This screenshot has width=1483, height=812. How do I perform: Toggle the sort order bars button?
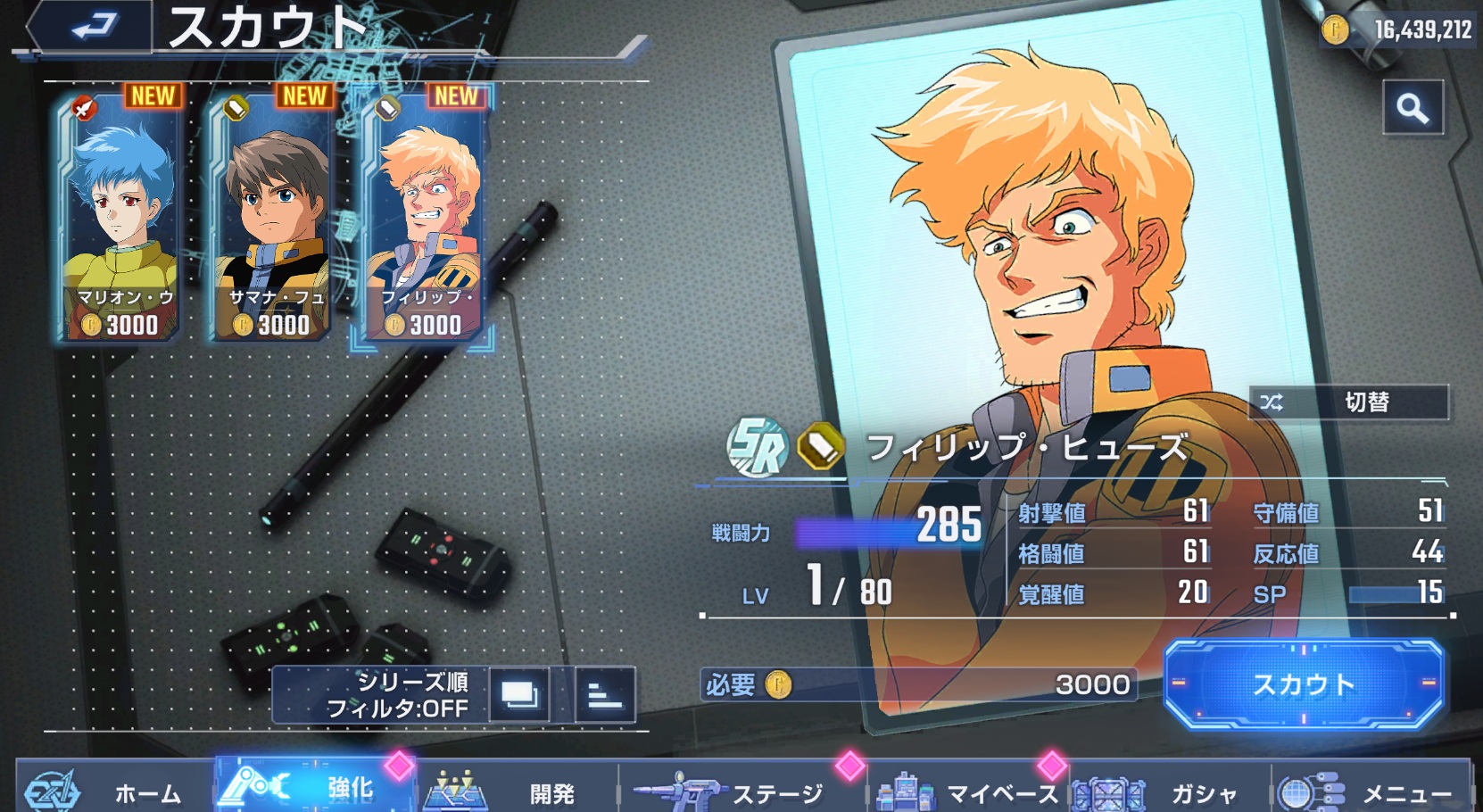605,694
